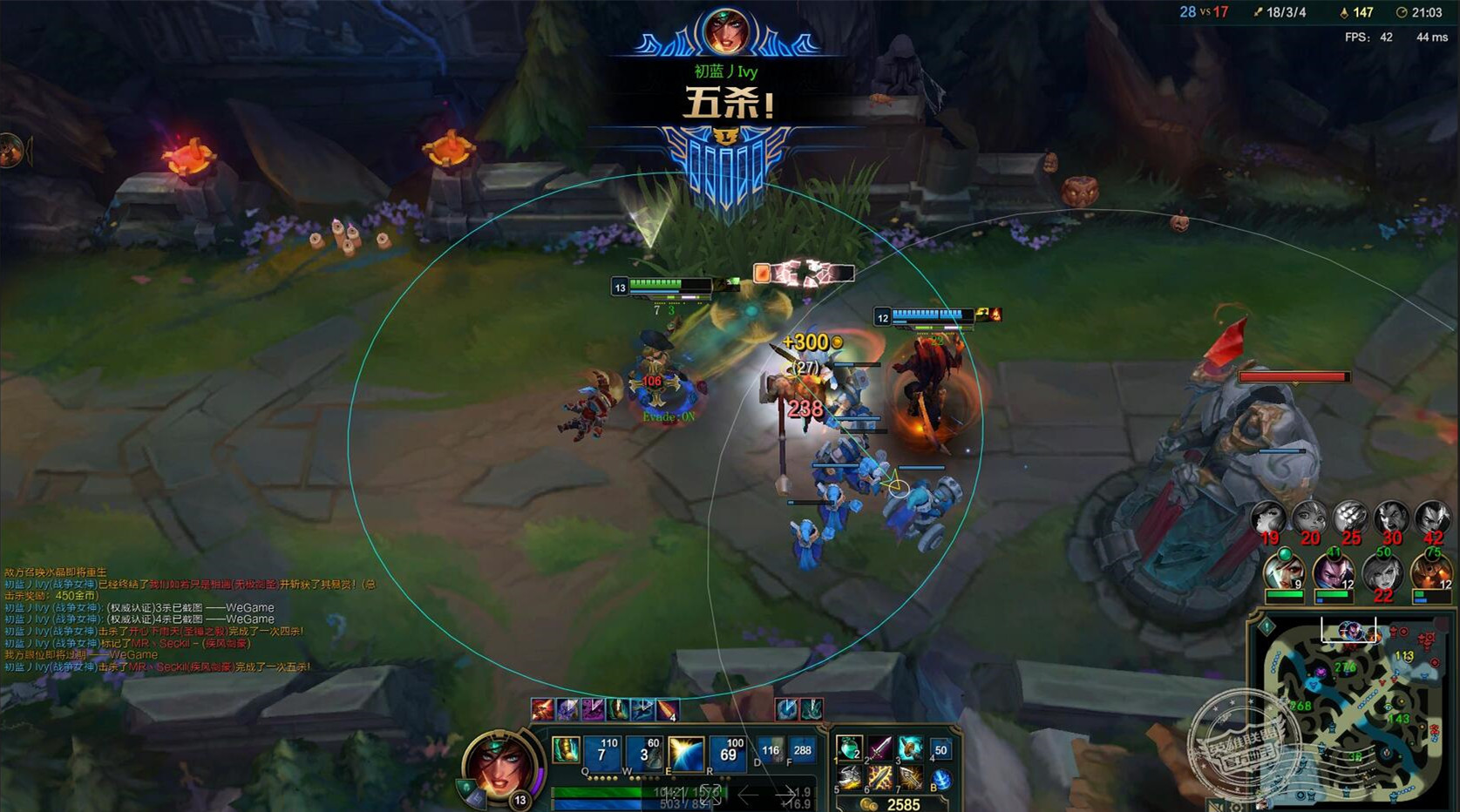The height and width of the screenshot is (812, 1460).
Task: Select the dark sword in item slot 2
Action: [x=879, y=748]
